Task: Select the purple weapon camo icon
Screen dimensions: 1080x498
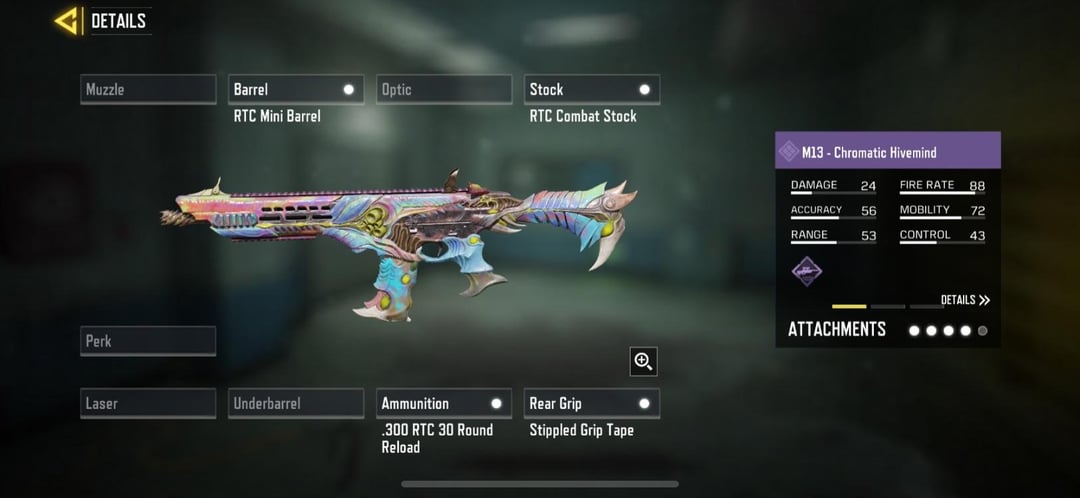Action: (x=807, y=271)
